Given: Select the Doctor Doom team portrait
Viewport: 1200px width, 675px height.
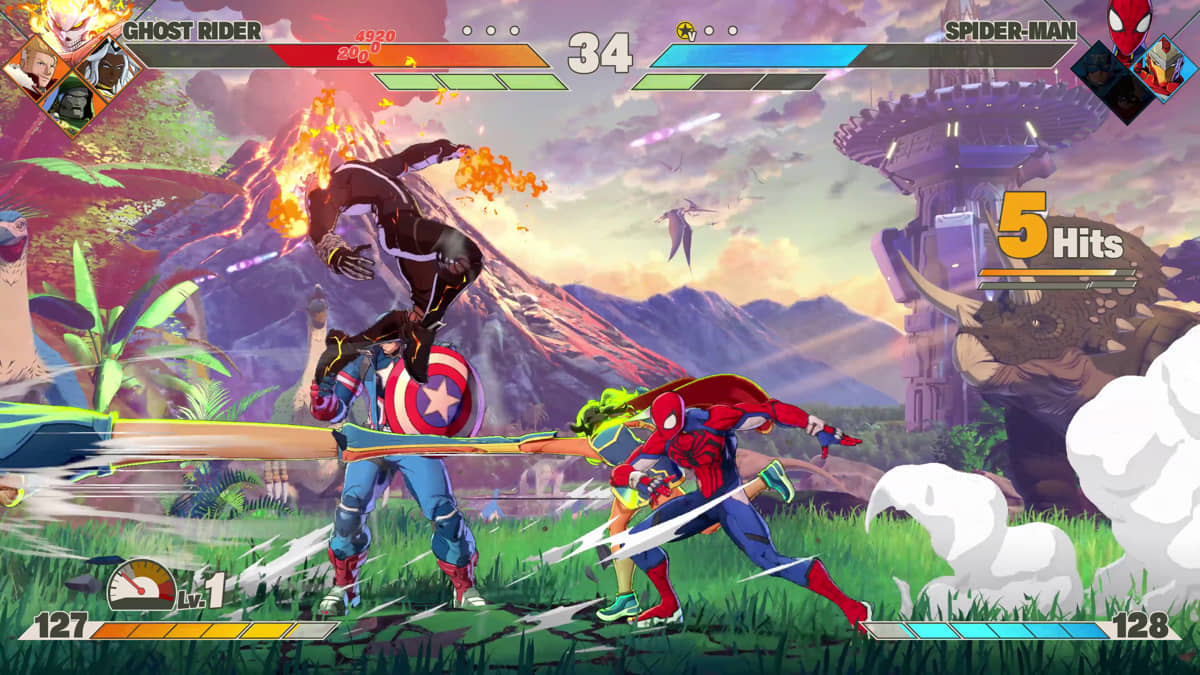Looking at the screenshot, I should coord(74,101).
